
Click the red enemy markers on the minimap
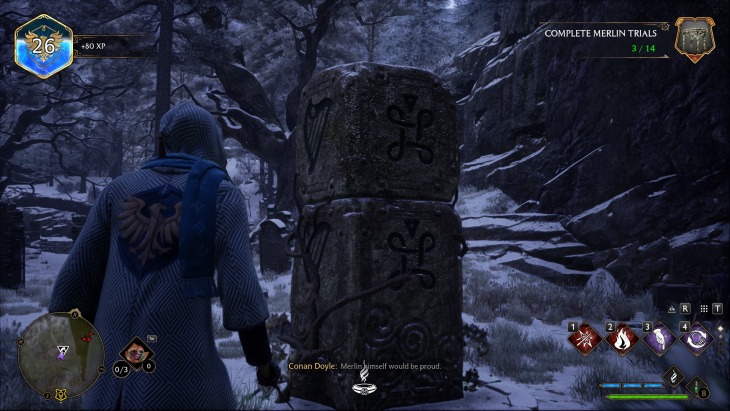pos(88,338)
